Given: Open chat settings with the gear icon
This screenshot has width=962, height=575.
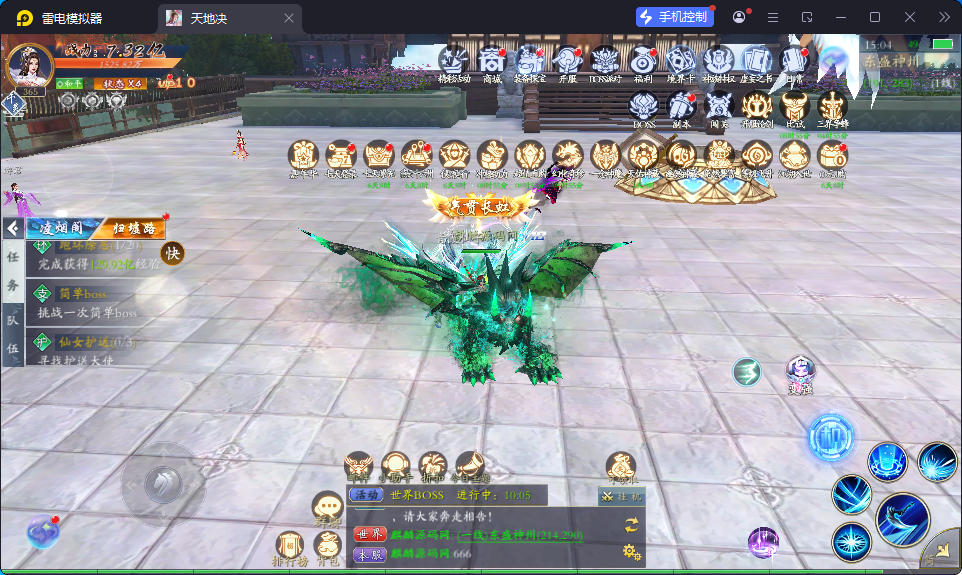Looking at the screenshot, I should (x=631, y=550).
